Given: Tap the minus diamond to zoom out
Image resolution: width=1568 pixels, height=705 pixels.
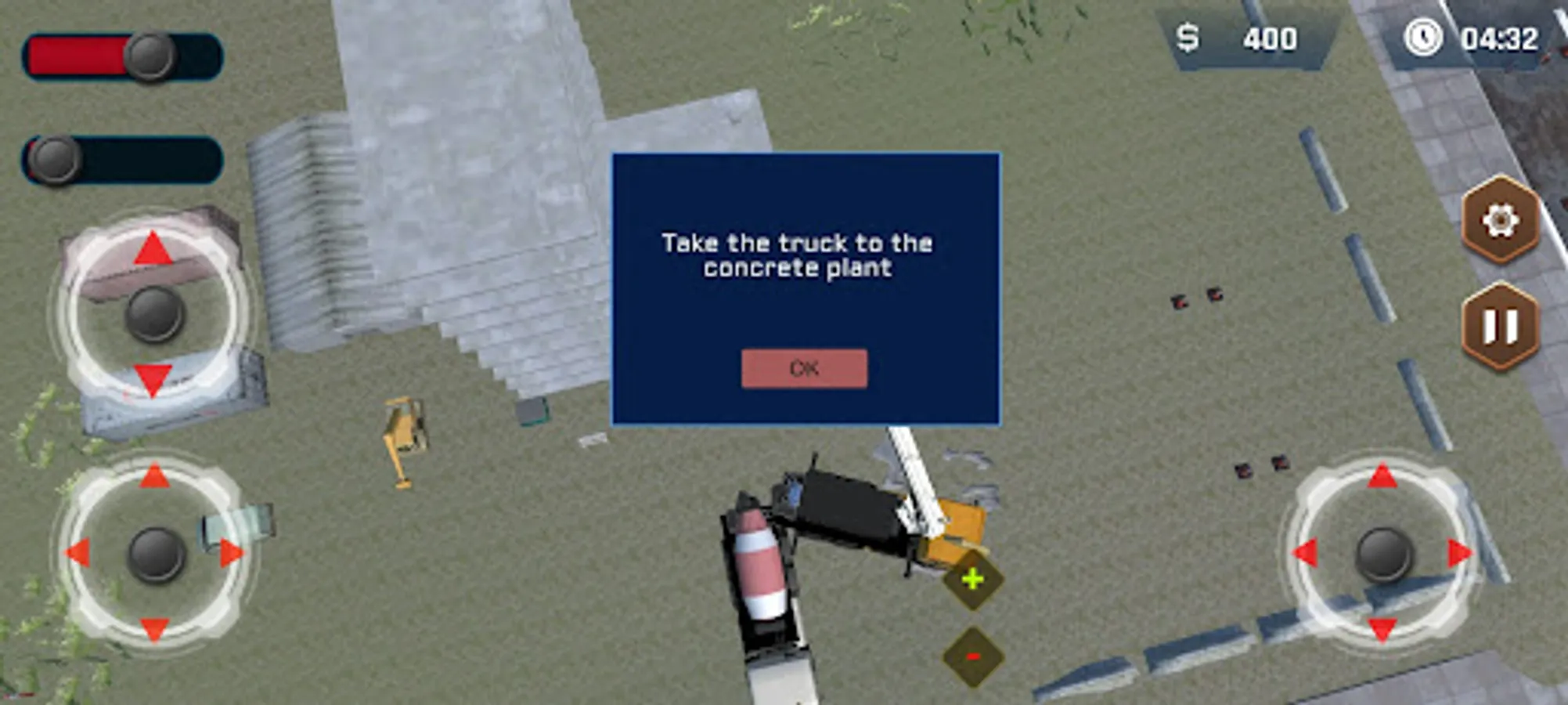Looking at the screenshot, I should 973,656.
